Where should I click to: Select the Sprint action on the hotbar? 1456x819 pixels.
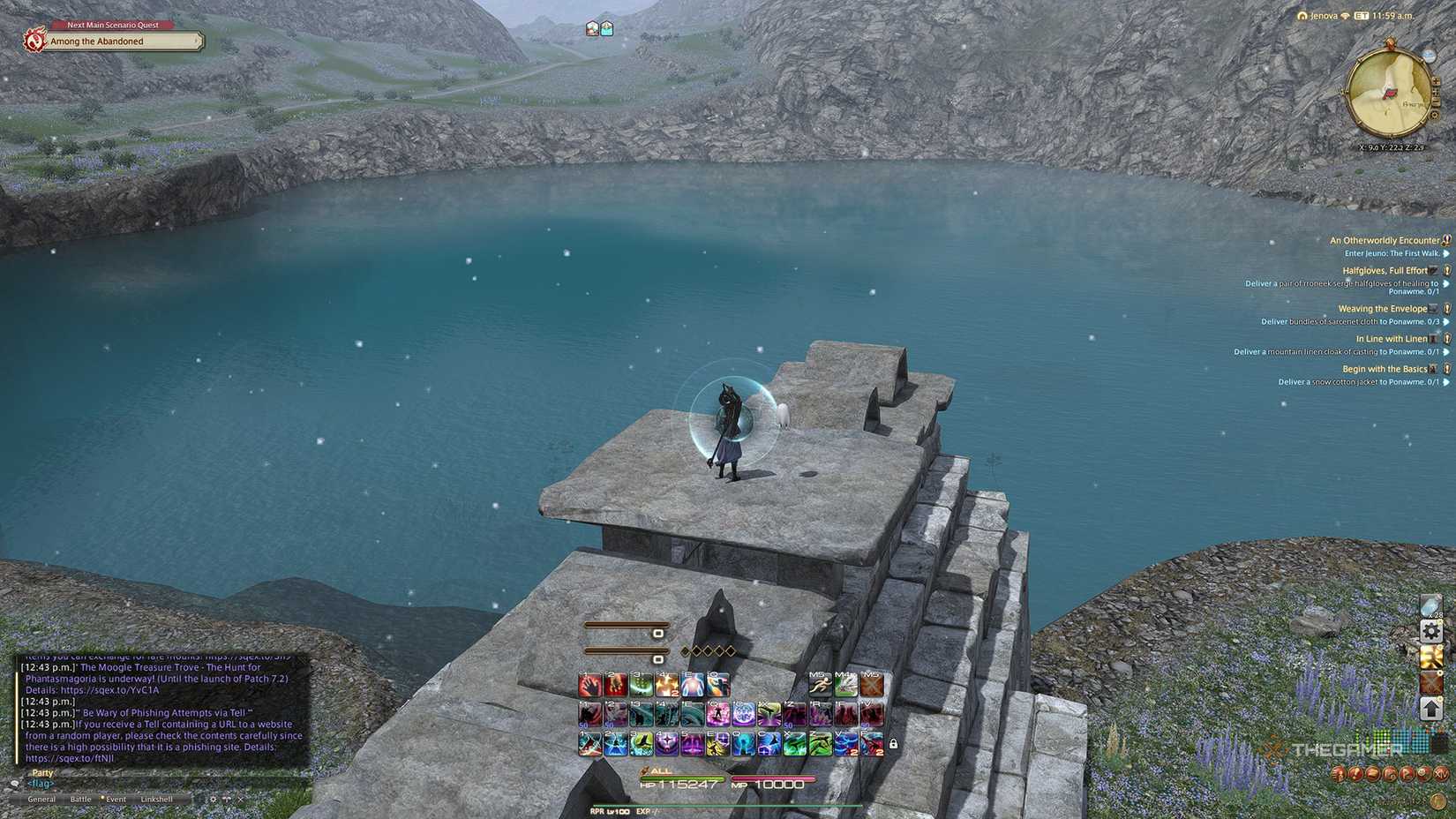point(819,684)
